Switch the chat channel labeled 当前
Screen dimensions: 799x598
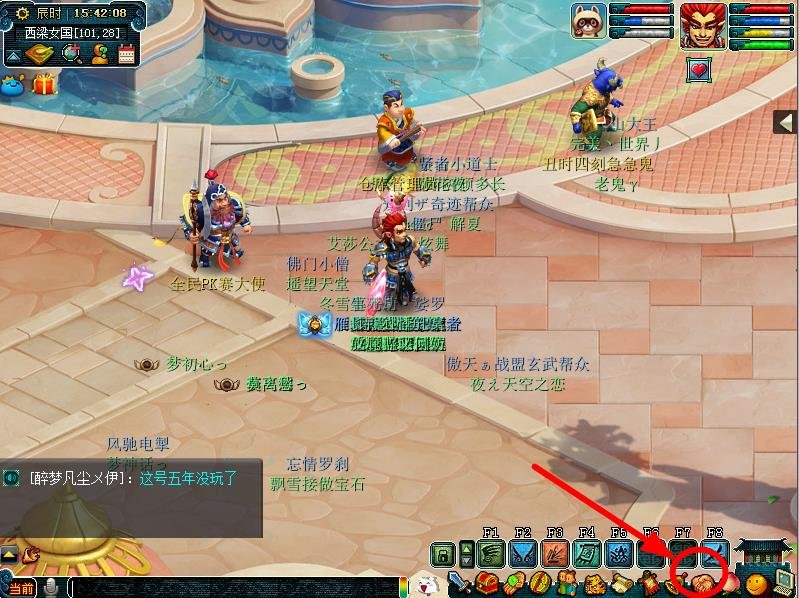coord(20,588)
